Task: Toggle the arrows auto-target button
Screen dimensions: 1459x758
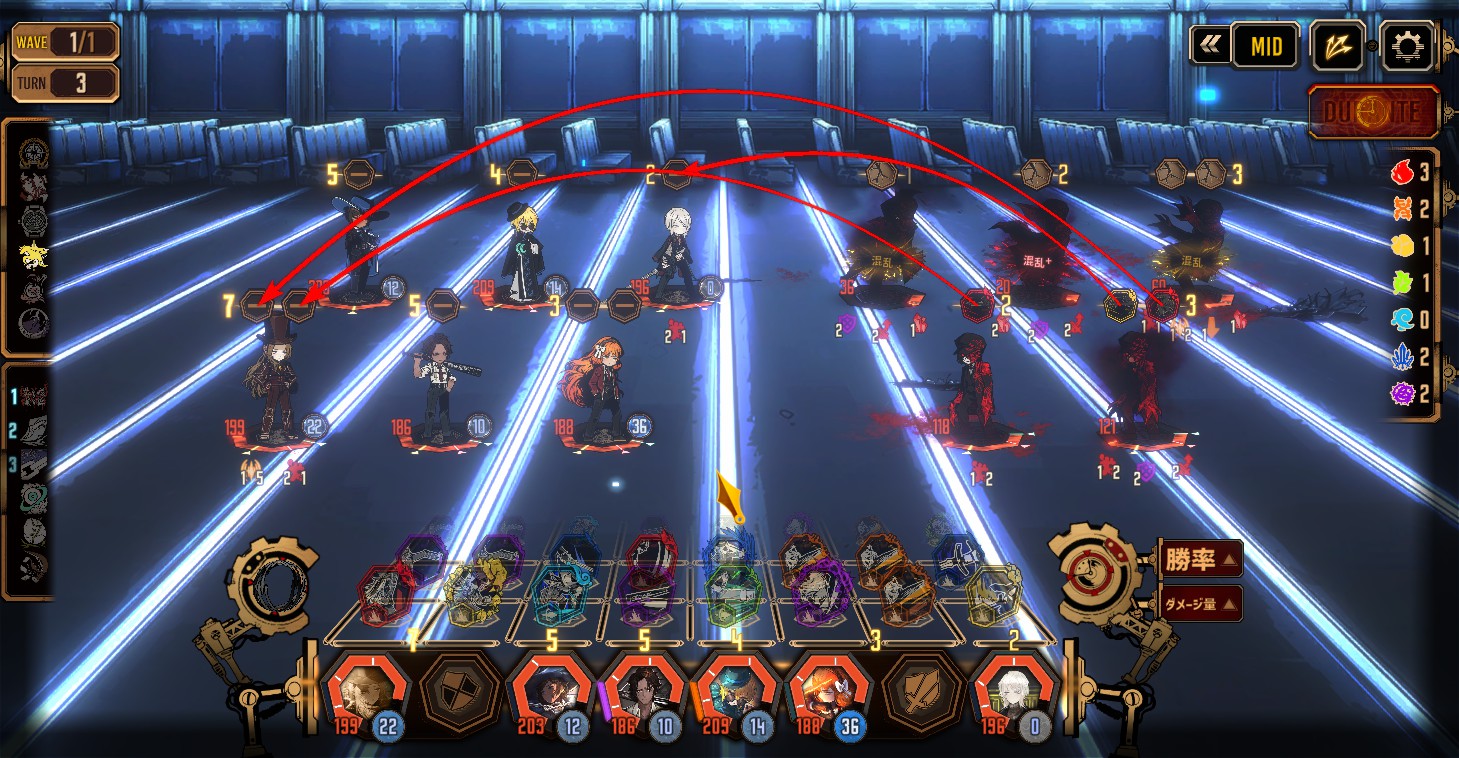Action: (1338, 46)
